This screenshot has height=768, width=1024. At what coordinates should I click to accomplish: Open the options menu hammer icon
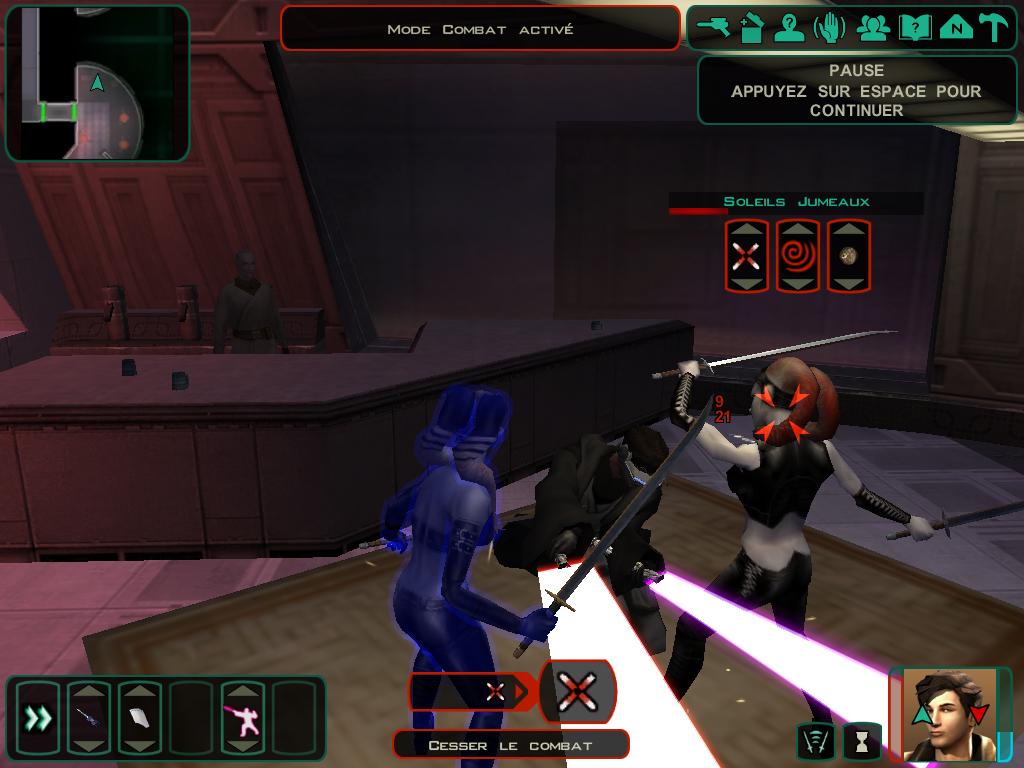[994, 28]
